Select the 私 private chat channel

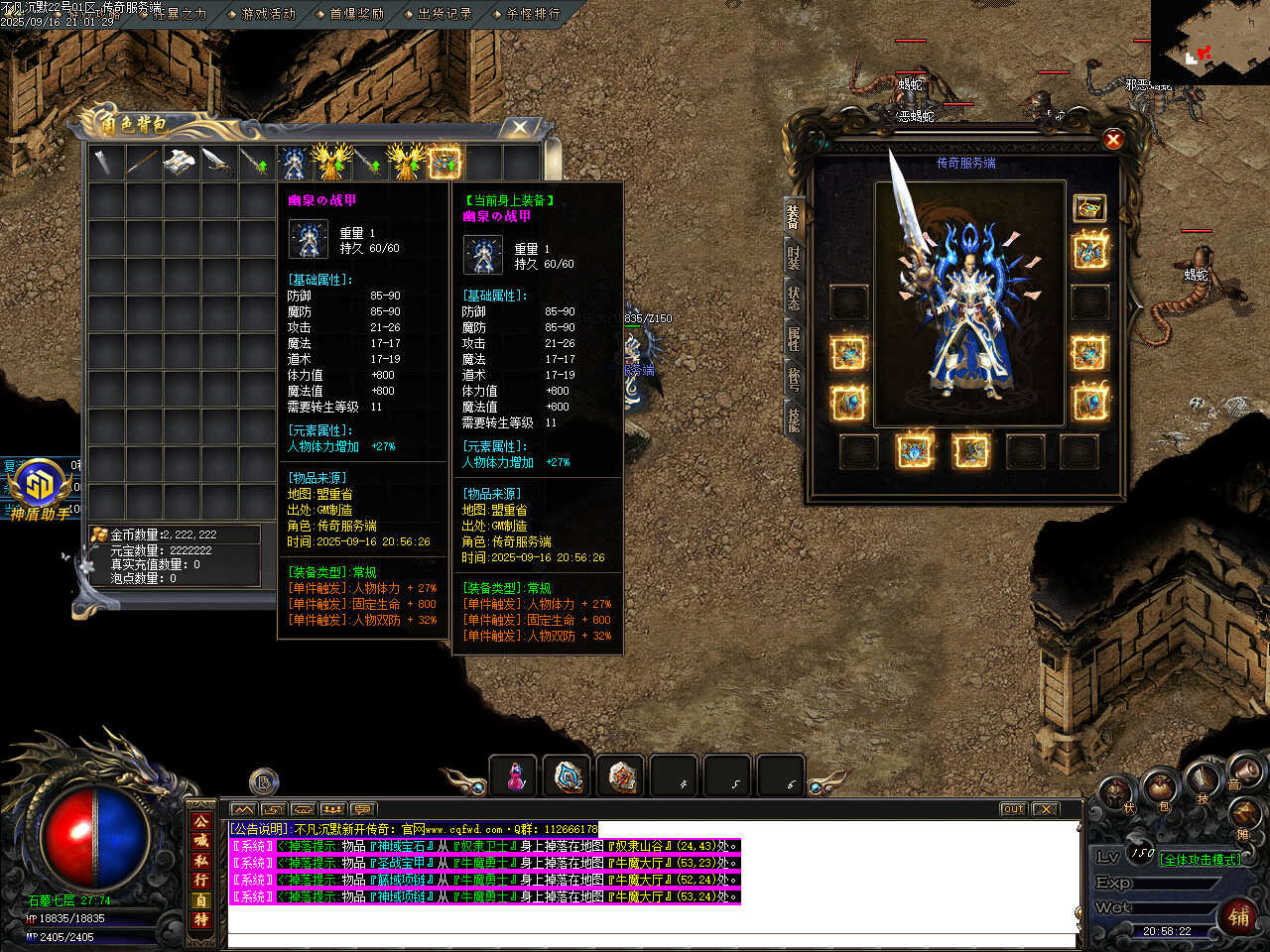click(x=201, y=861)
